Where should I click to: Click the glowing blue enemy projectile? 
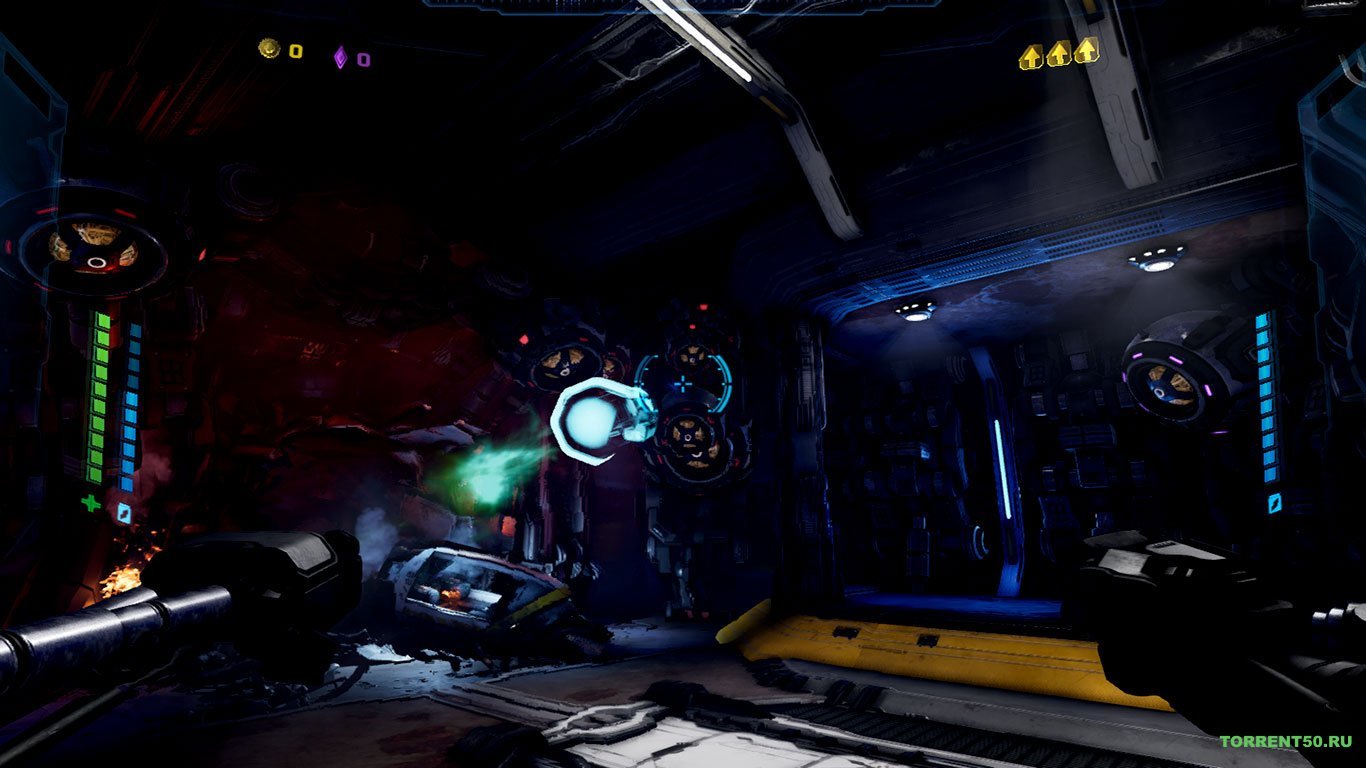tap(588, 420)
